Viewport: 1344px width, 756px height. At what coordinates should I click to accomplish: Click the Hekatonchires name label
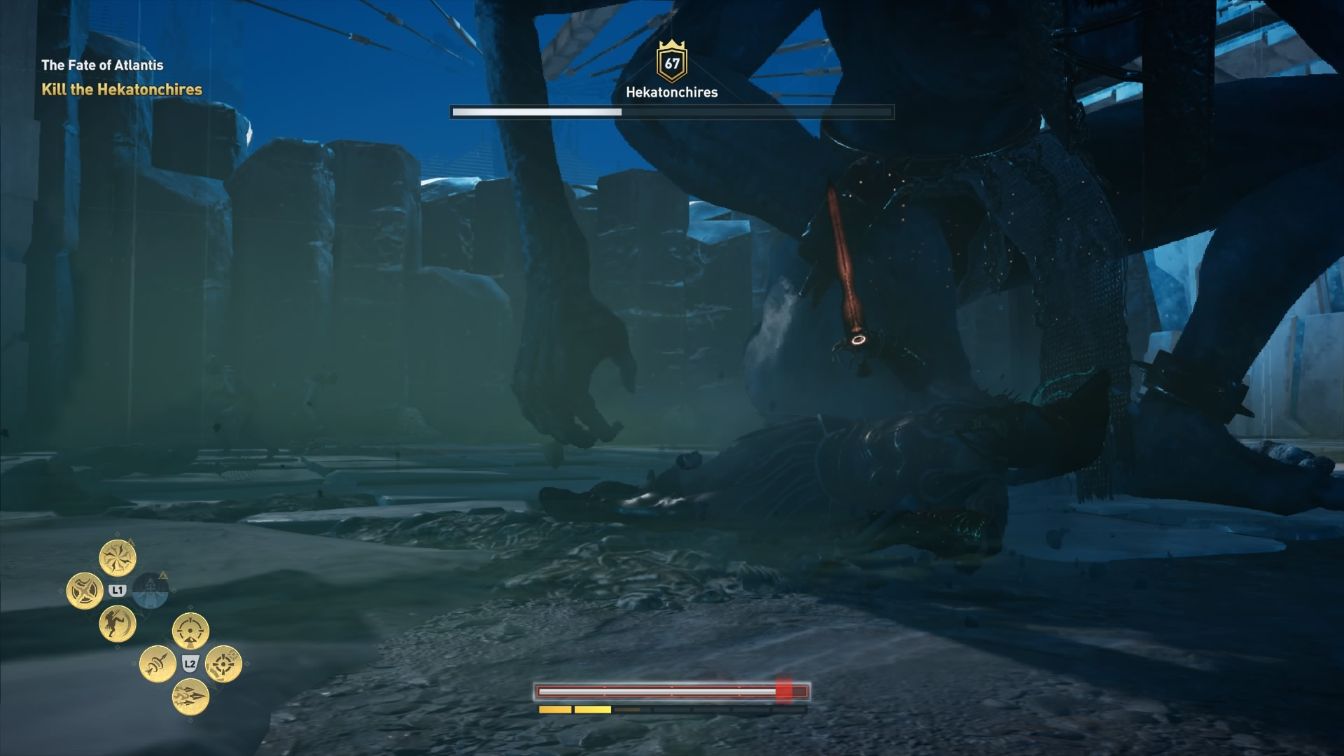pos(672,91)
